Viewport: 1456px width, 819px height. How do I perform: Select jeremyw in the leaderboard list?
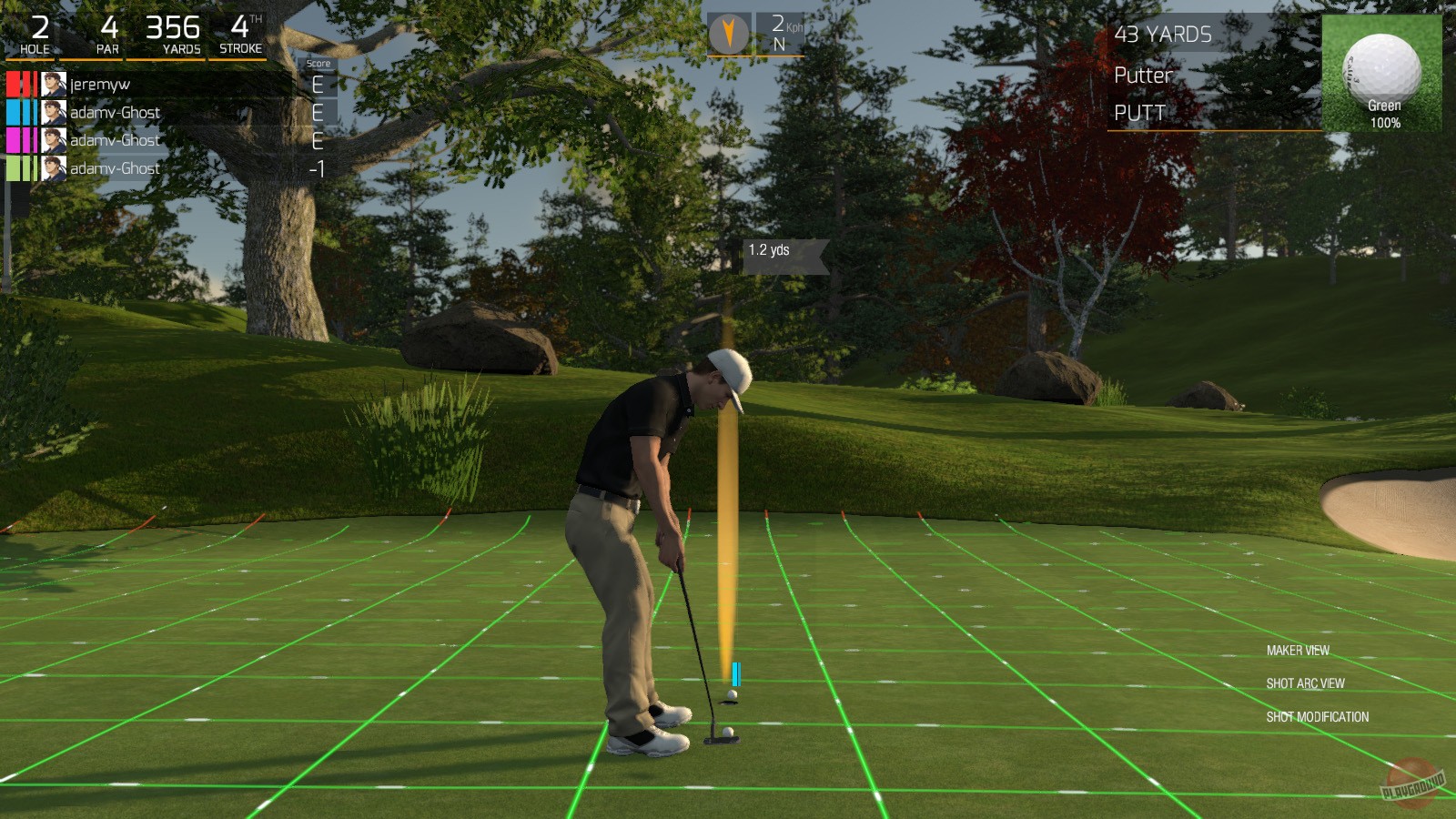[x=100, y=84]
